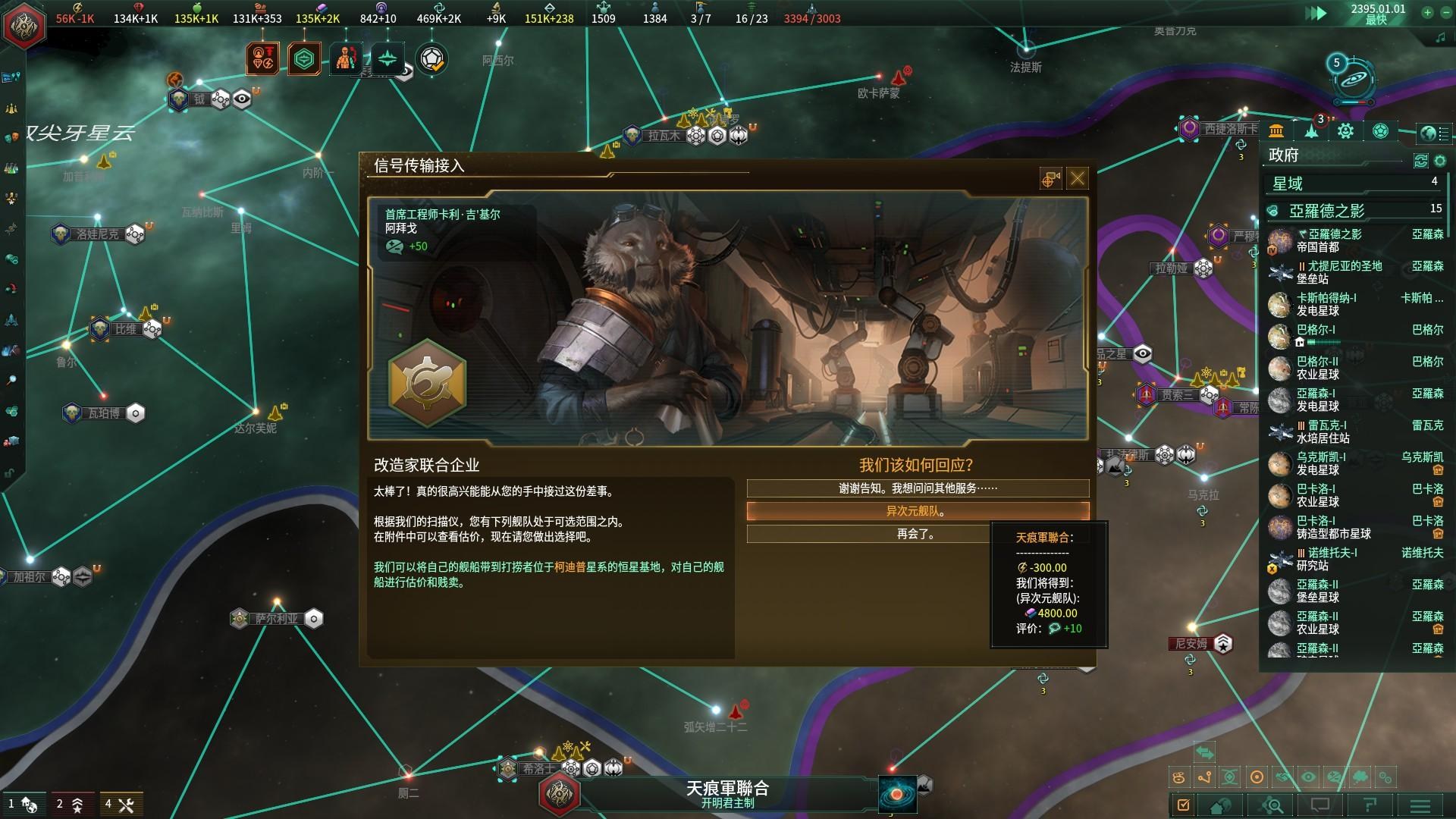This screenshot has height=819, width=1456.
Task: Open the government panel via bank icon
Action: (x=1276, y=129)
